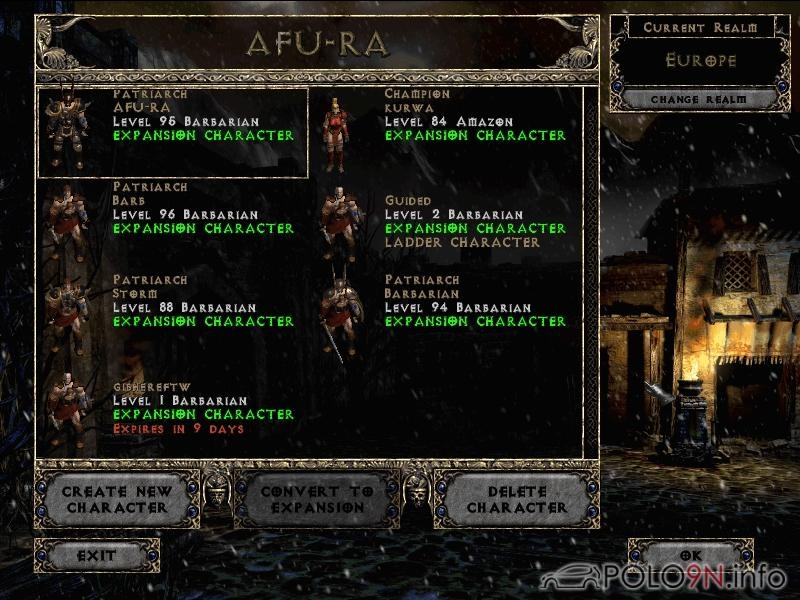Exit the character selection screen

[97, 555]
